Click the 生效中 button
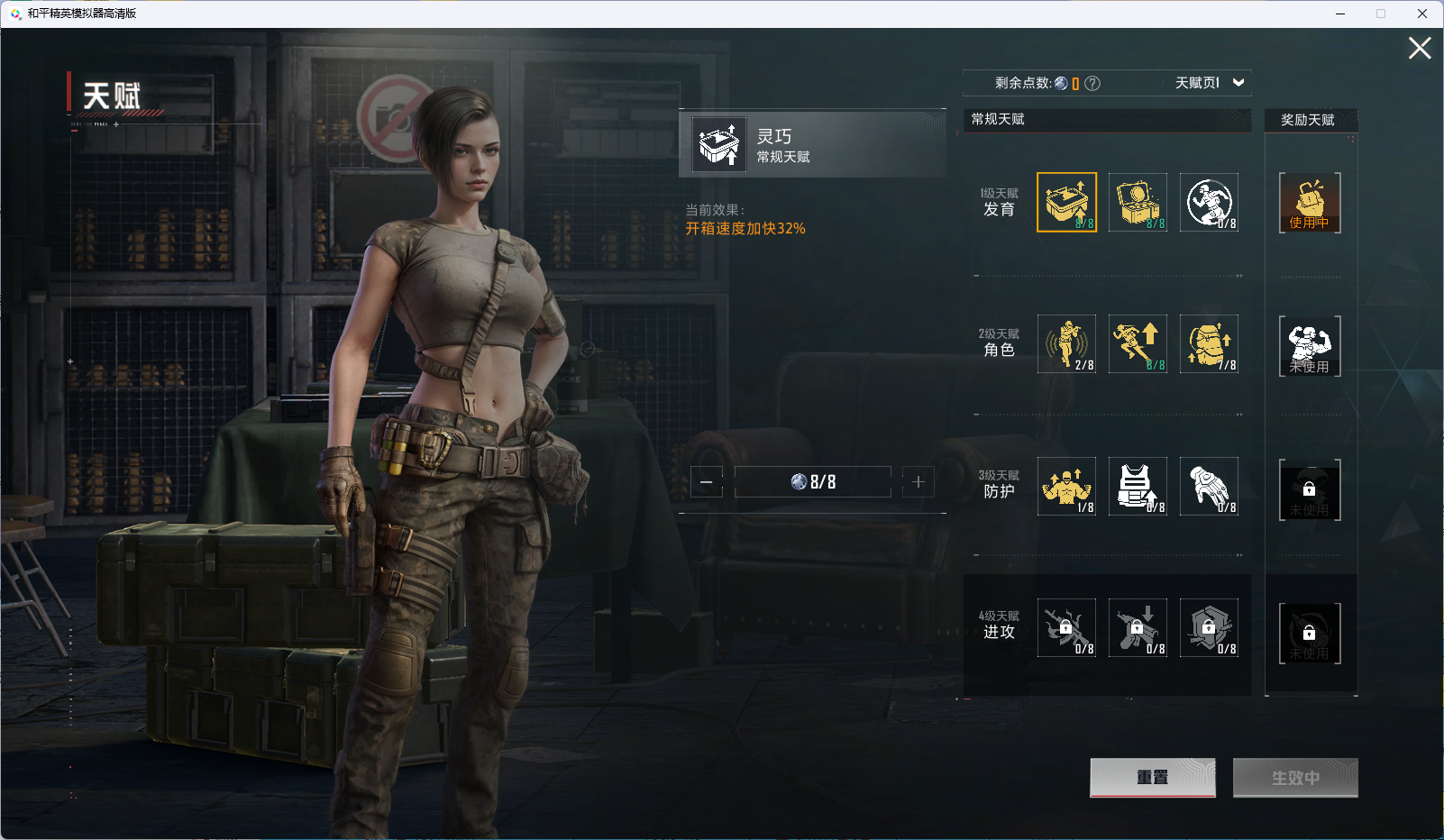This screenshot has height=840, width=1444. (1295, 777)
